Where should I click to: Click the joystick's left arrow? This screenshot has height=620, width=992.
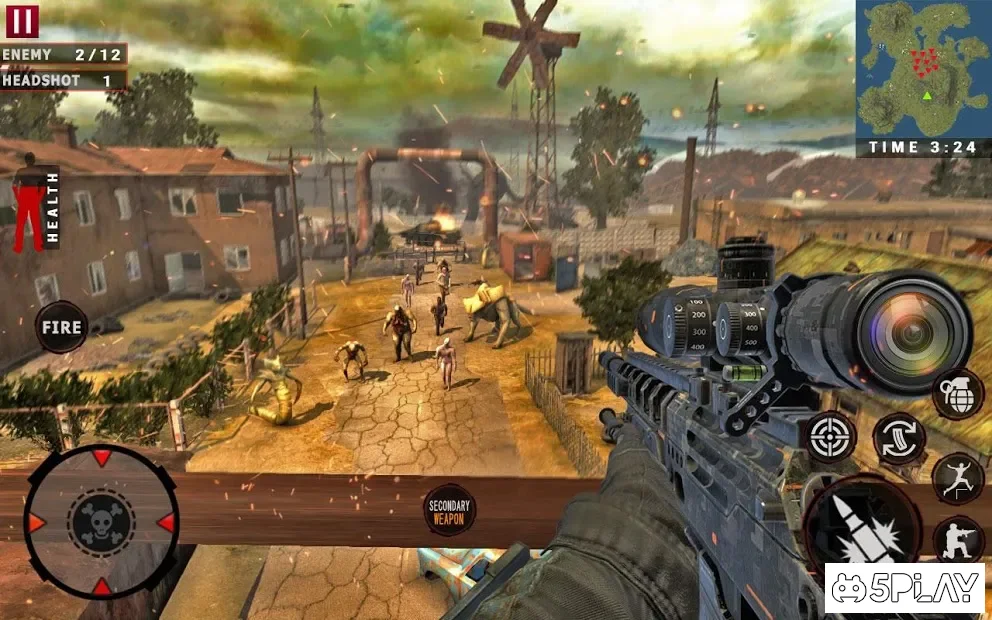point(37,523)
